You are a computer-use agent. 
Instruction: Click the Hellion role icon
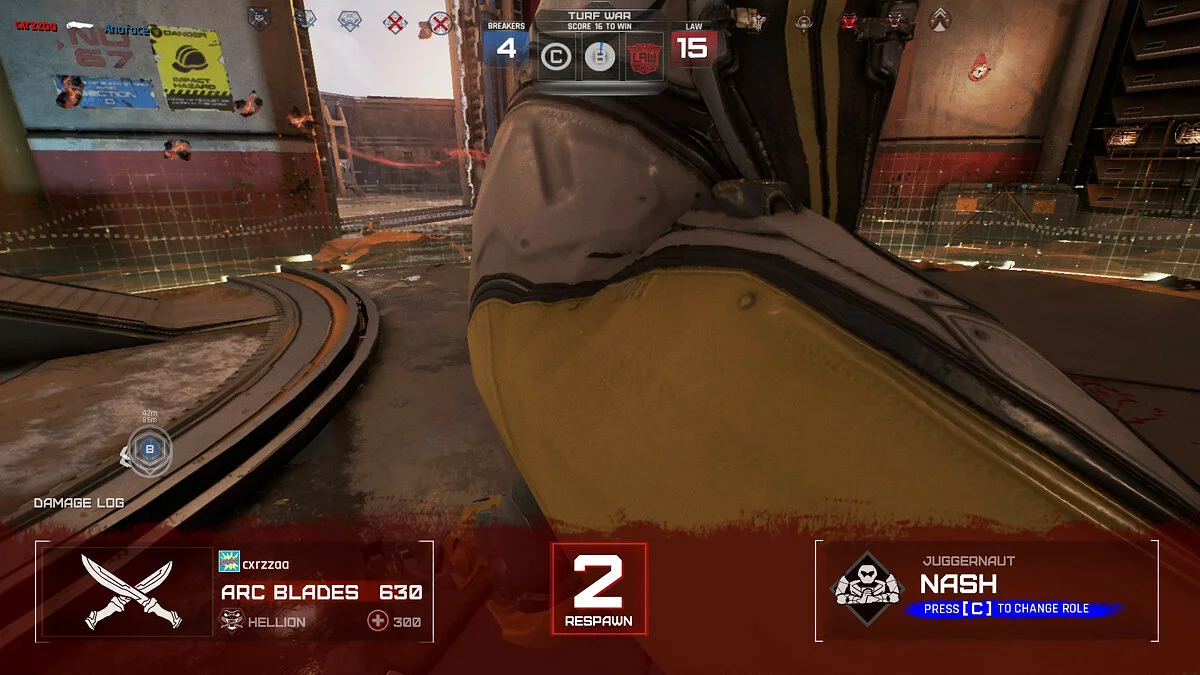231,621
